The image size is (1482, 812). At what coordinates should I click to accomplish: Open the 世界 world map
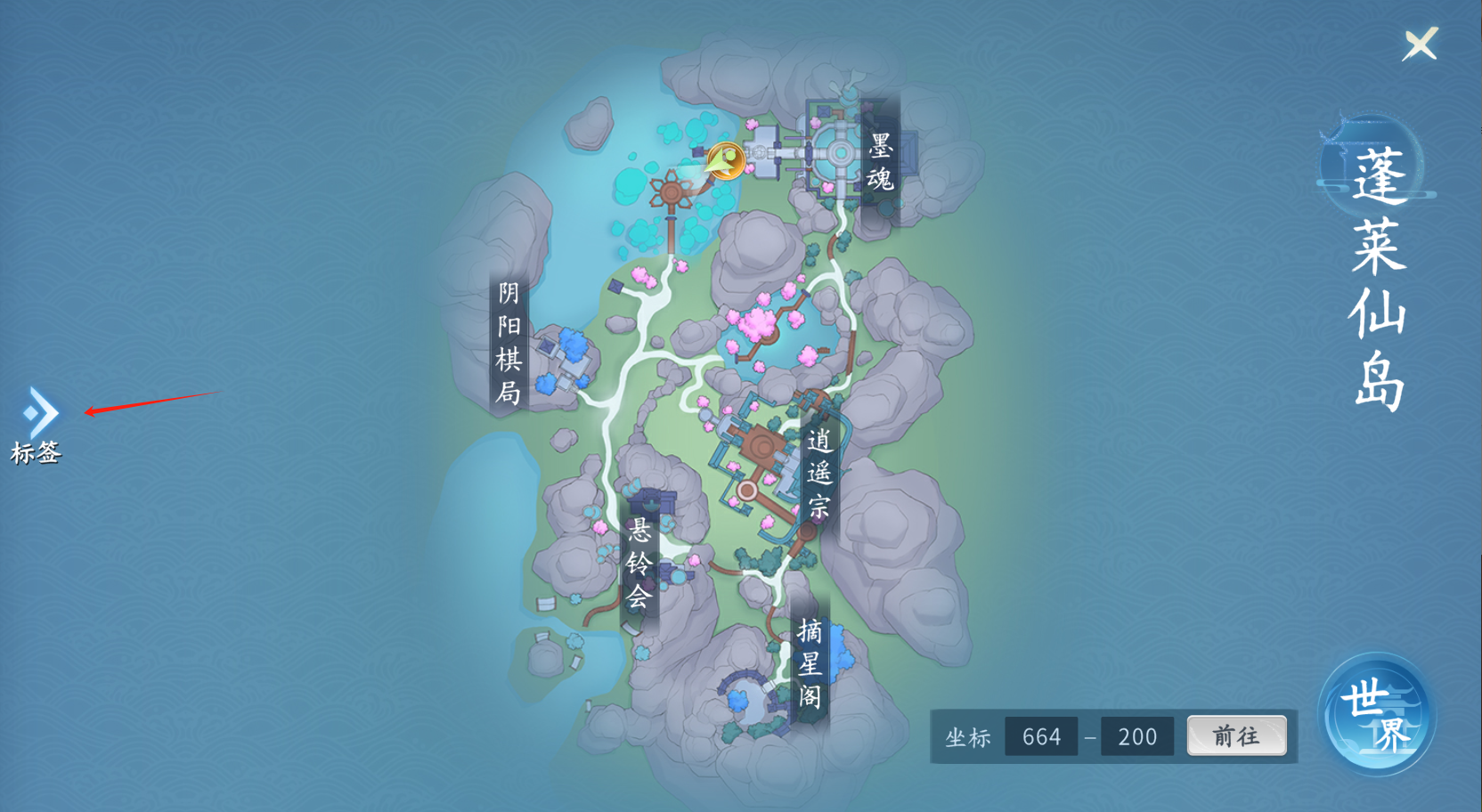point(1376,715)
